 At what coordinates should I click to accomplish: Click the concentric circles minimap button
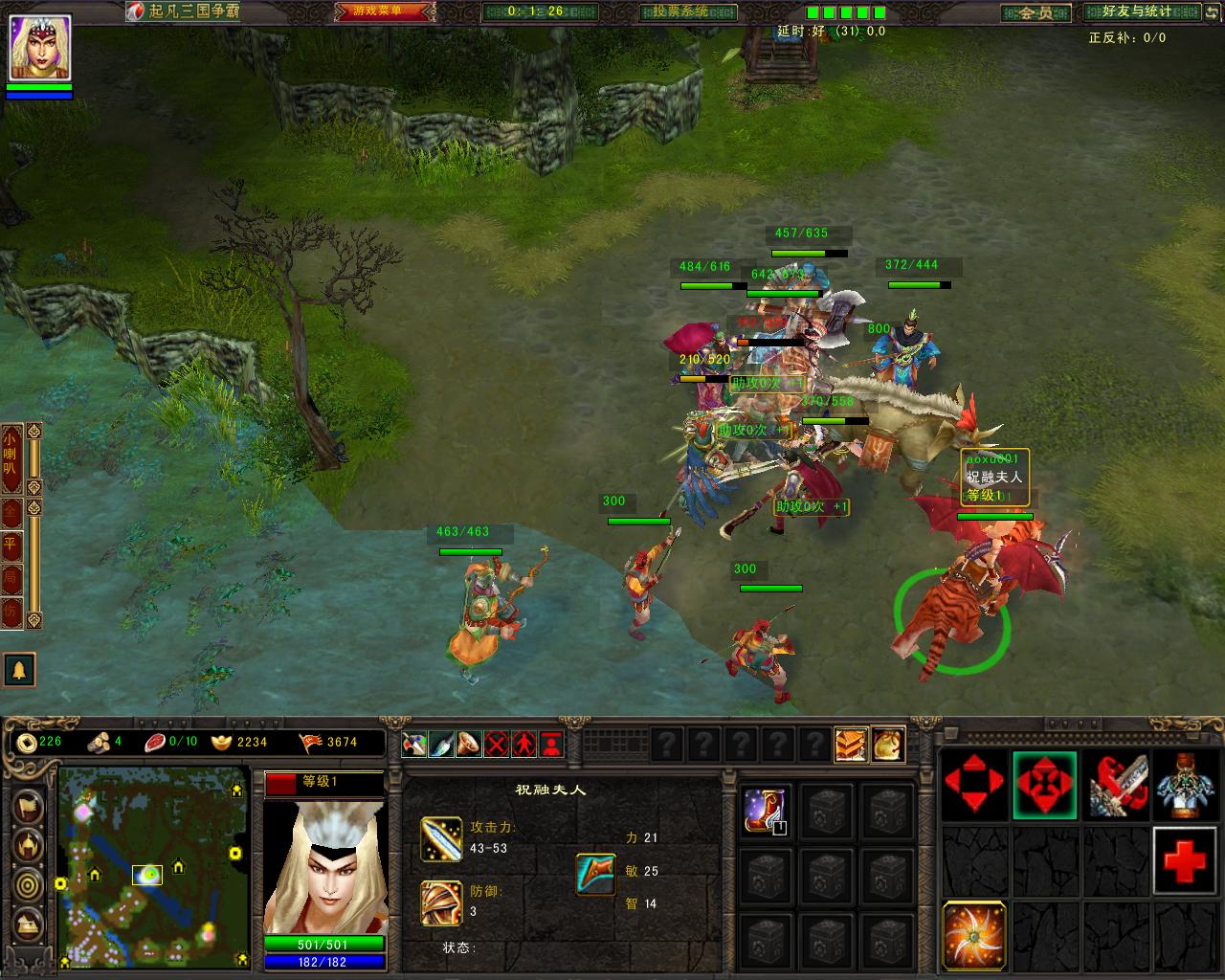coord(29,884)
